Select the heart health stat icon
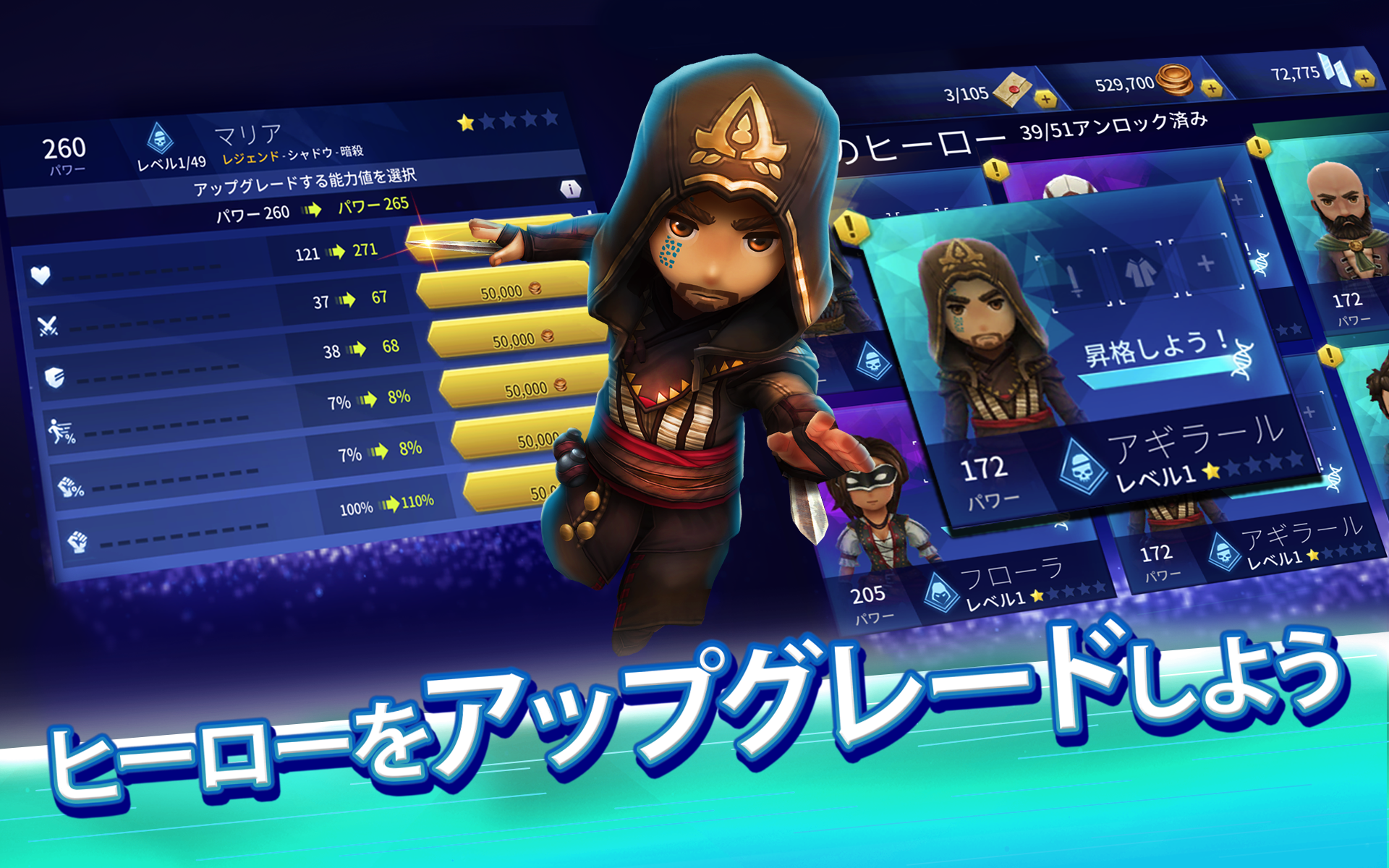 tap(41, 275)
